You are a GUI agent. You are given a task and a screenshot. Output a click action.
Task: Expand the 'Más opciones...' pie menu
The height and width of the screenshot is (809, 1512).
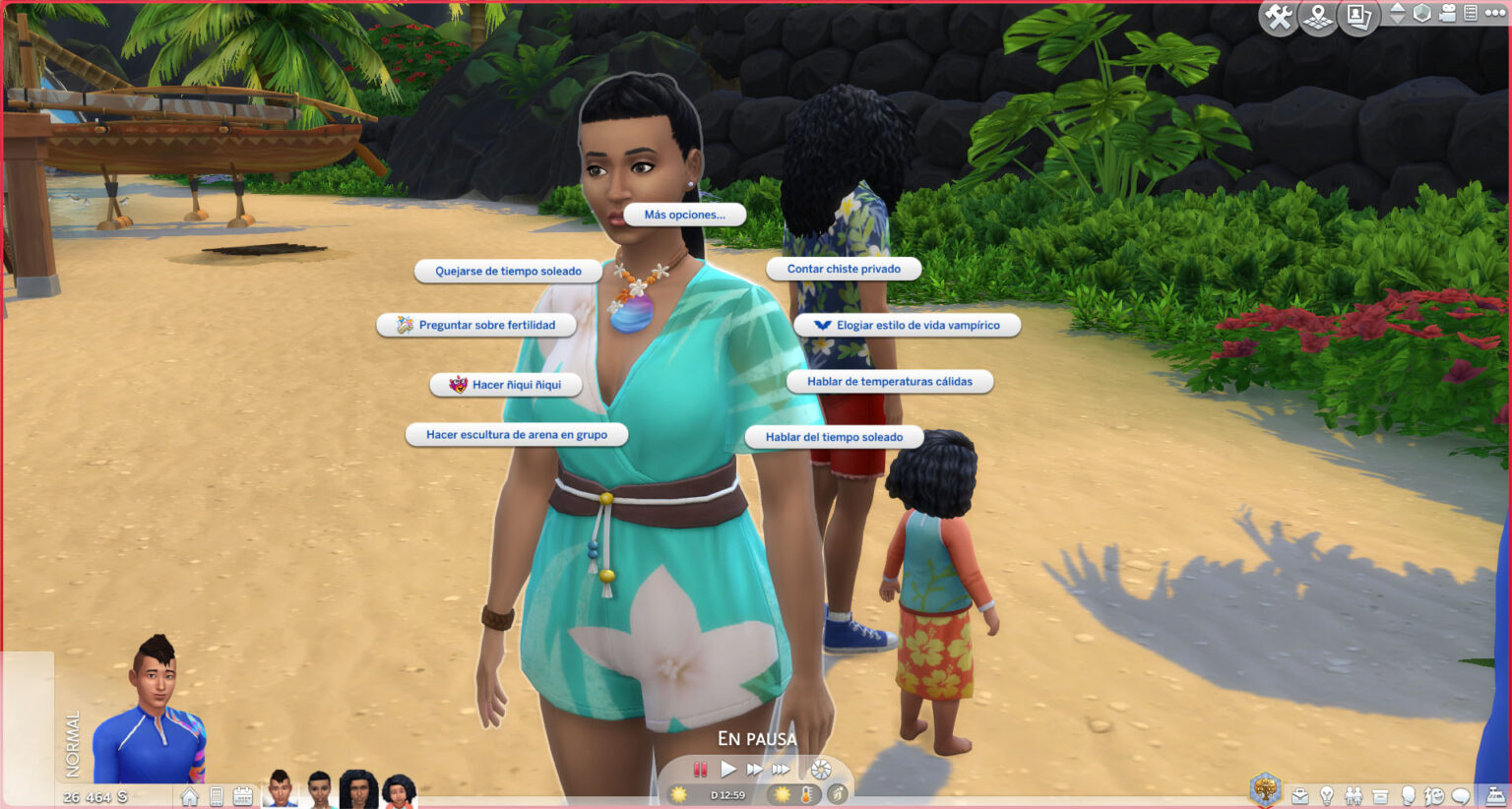[x=683, y=215]
